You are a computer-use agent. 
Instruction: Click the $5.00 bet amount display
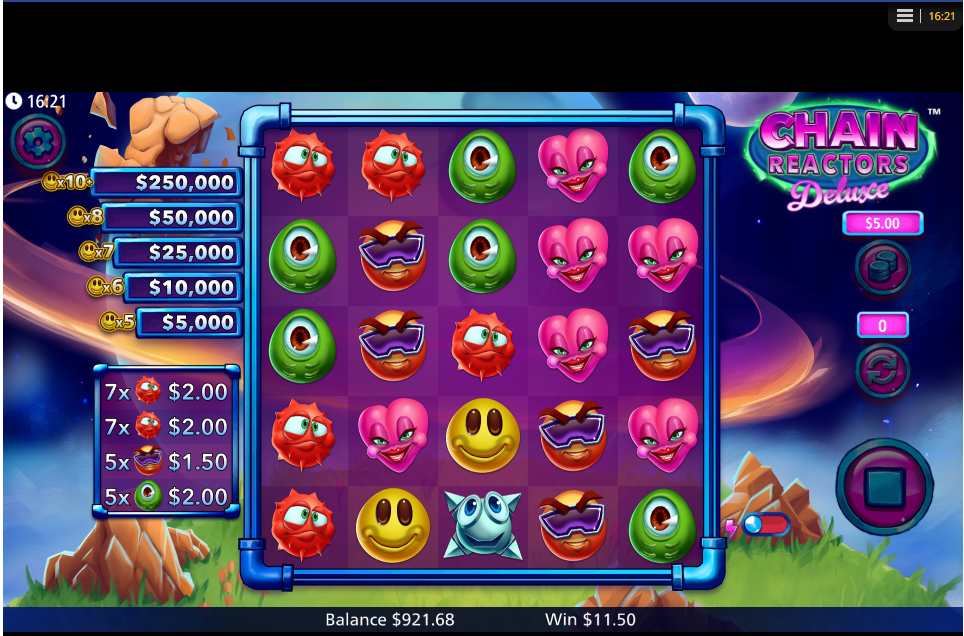pyautogui.click(x=882, y=223)
